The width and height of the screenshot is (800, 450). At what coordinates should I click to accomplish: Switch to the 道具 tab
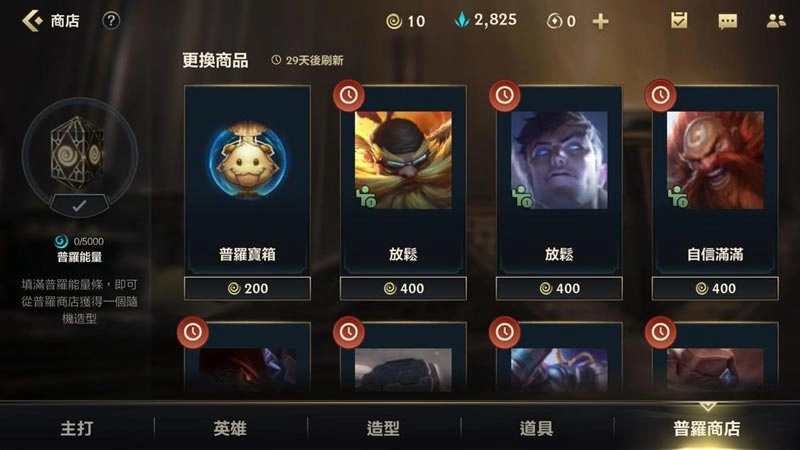pyautogui.click(x=536, y=428)
